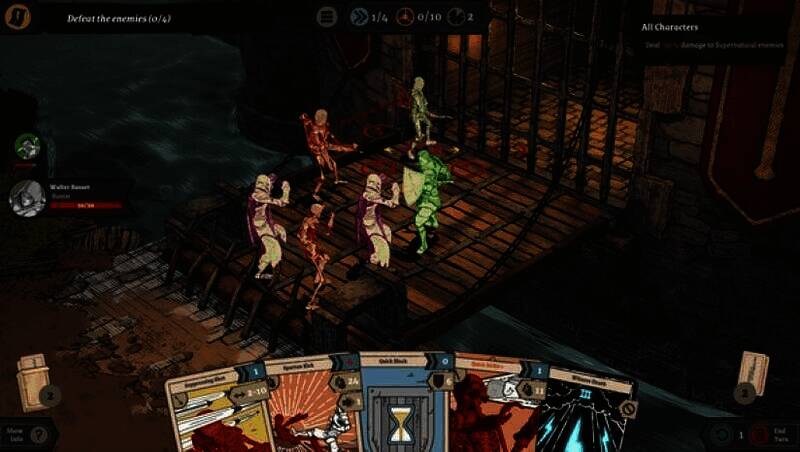The width and height of the screenshot is (800, 452).
Task: Open the draw pile deck
Action: 34,382
